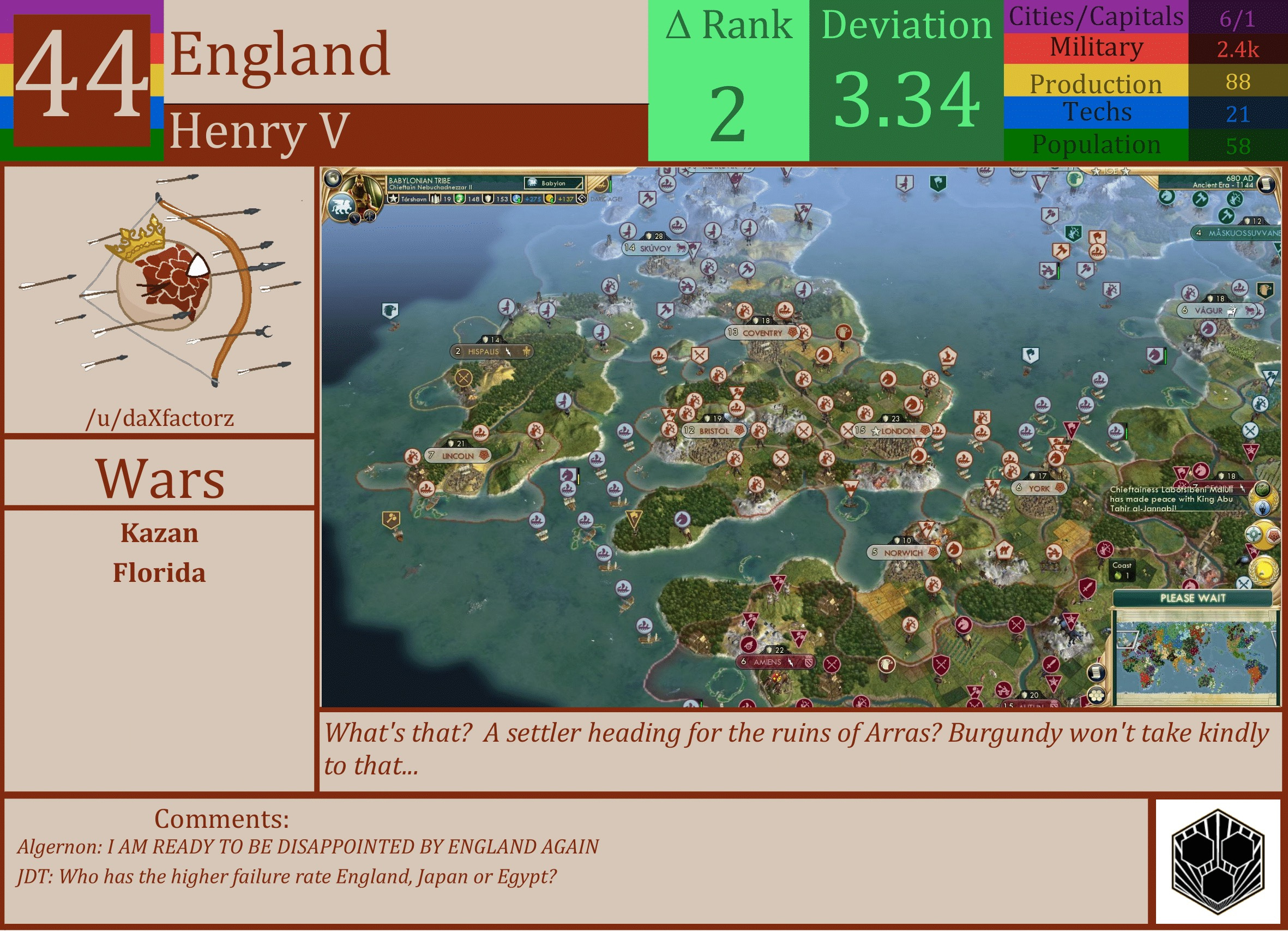This screenshot has width=1288, height=932.
Task: Click the shield icon showing 153
Action: [488, 200]
